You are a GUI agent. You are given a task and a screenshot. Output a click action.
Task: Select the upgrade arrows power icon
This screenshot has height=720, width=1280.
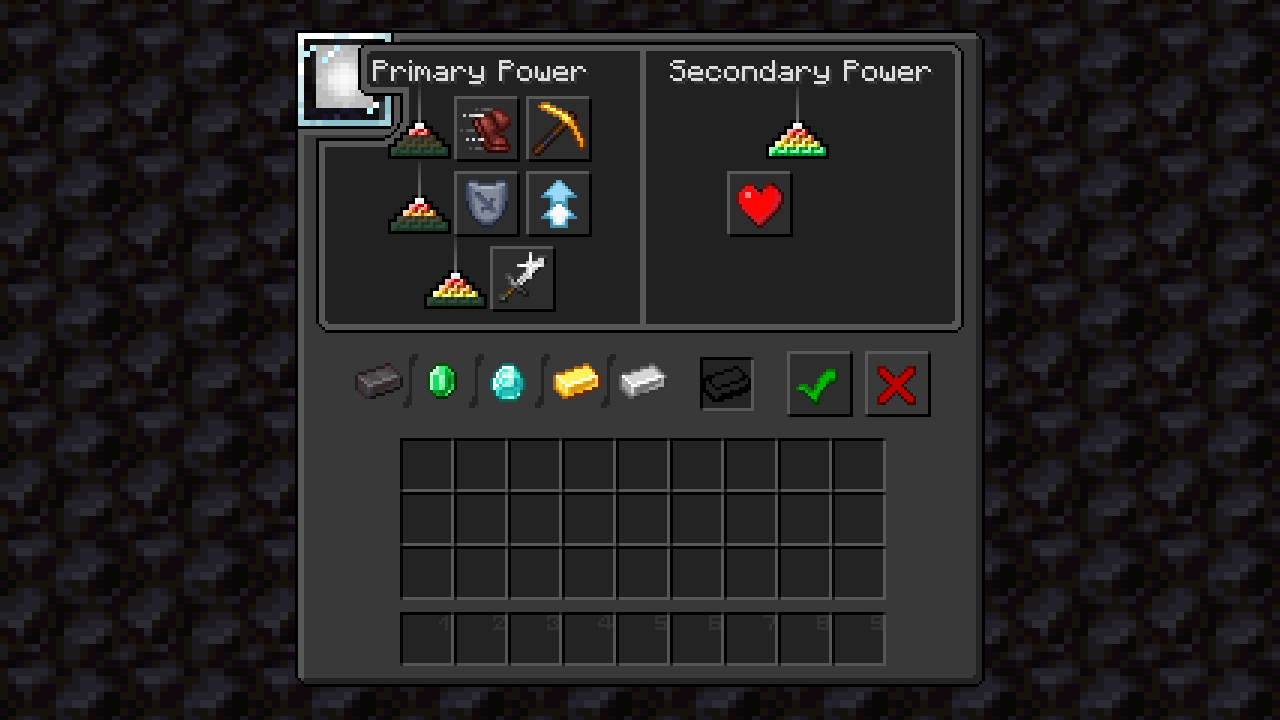[x=558, y=203]
